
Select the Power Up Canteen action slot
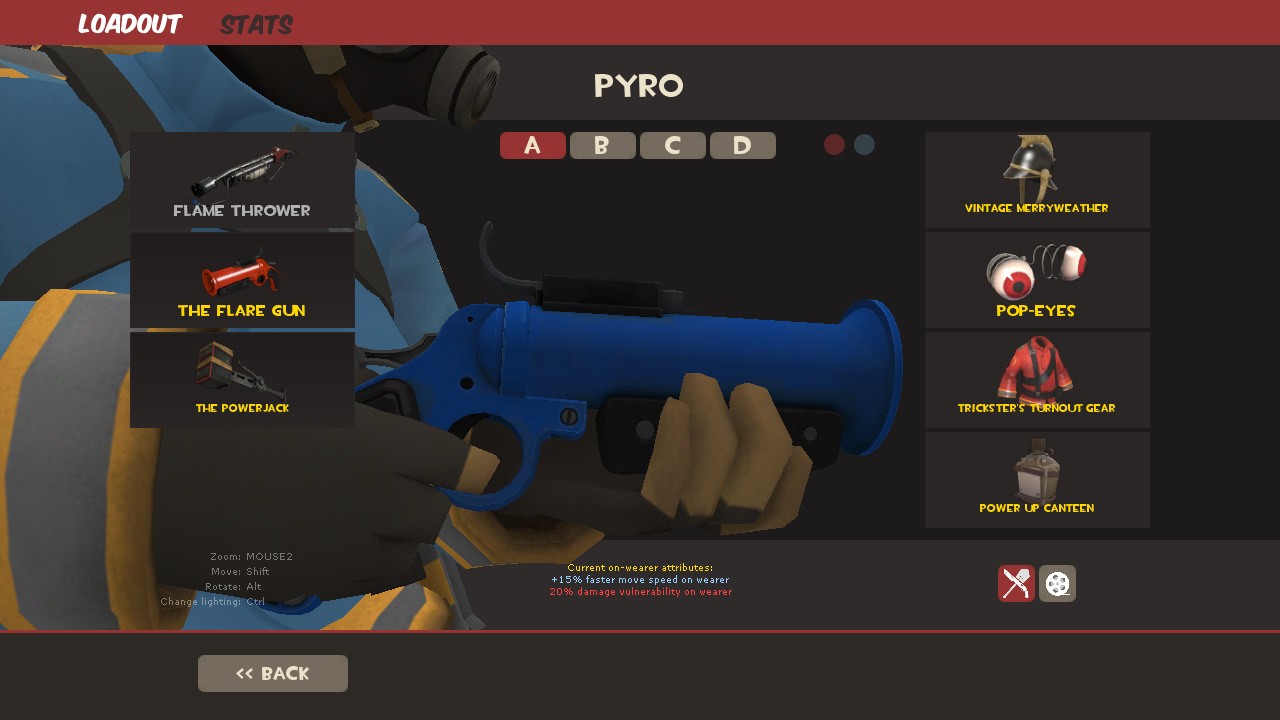click(1037, 479)
